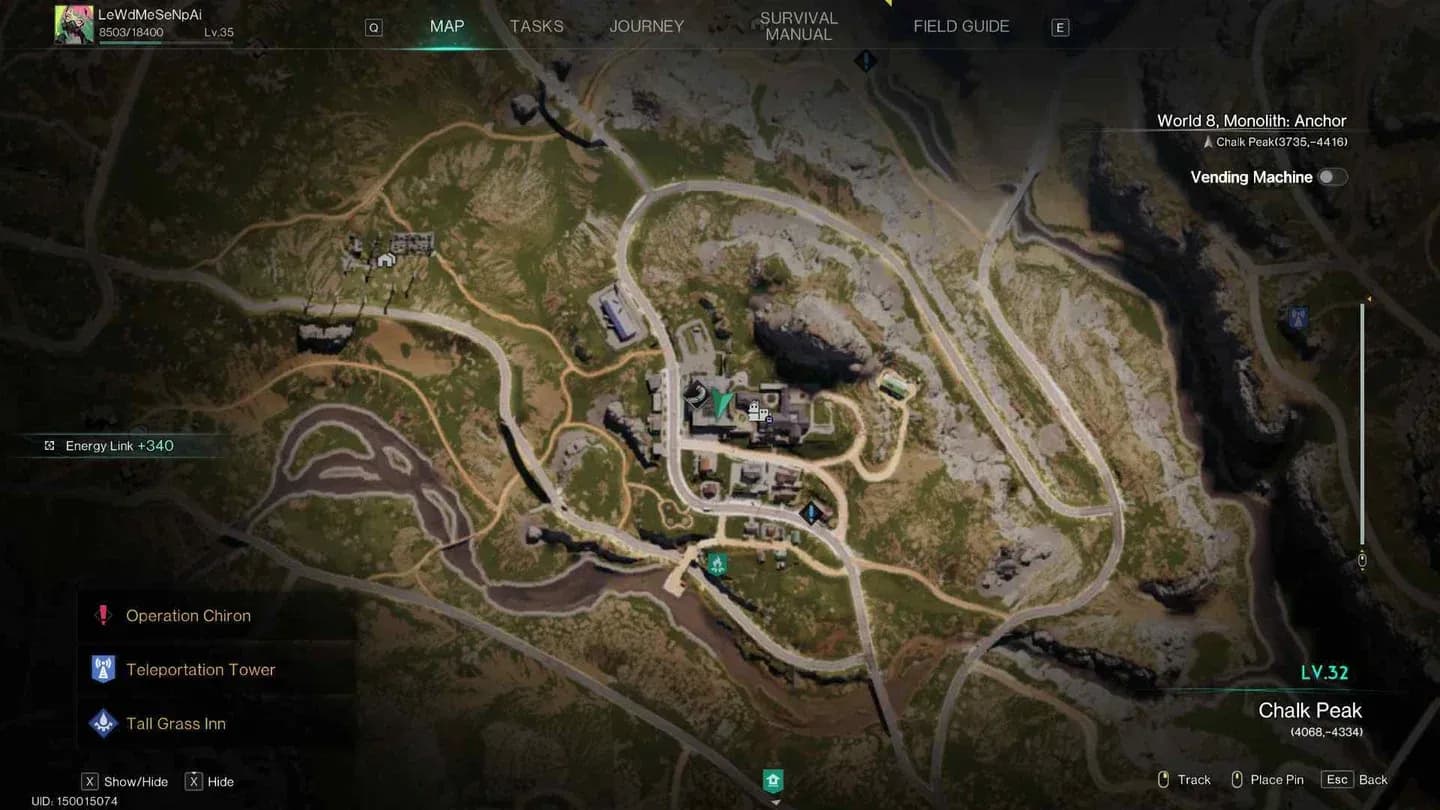
Task: Open the FIELD GUIDE tab
Action: (x=960, y=26)
